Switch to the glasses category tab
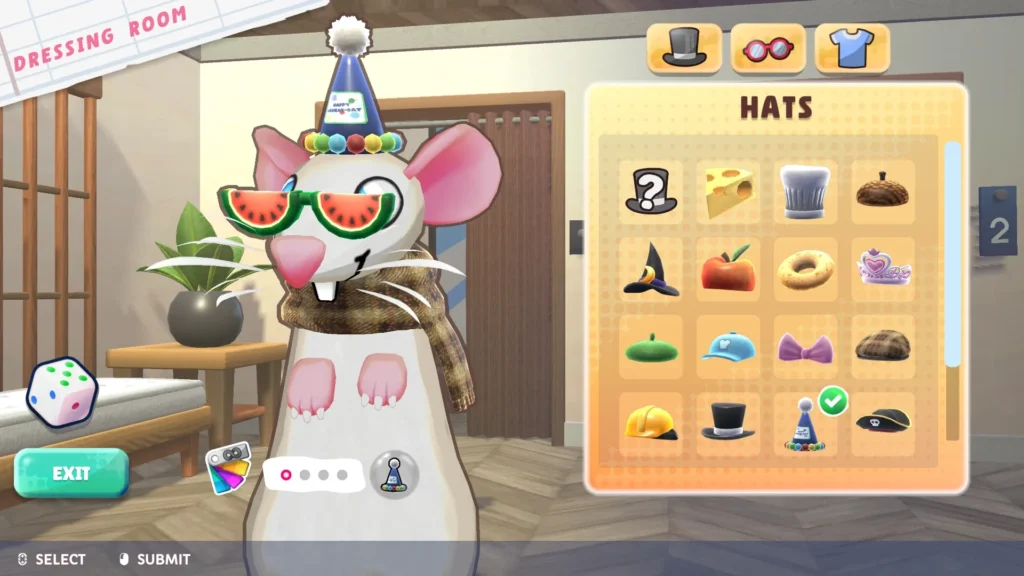 [x=768, y=47]
